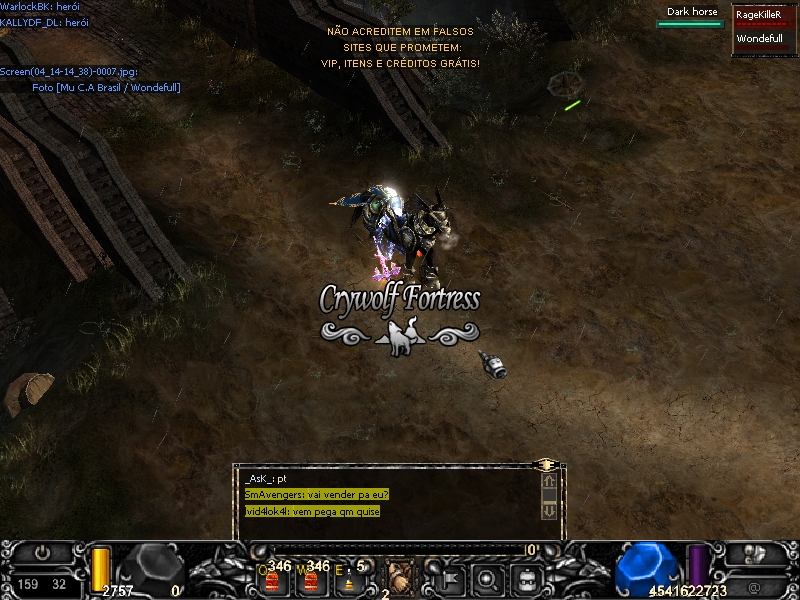800x600 pixels.
Task: Click the chat window resize handle
Action: 546,465
